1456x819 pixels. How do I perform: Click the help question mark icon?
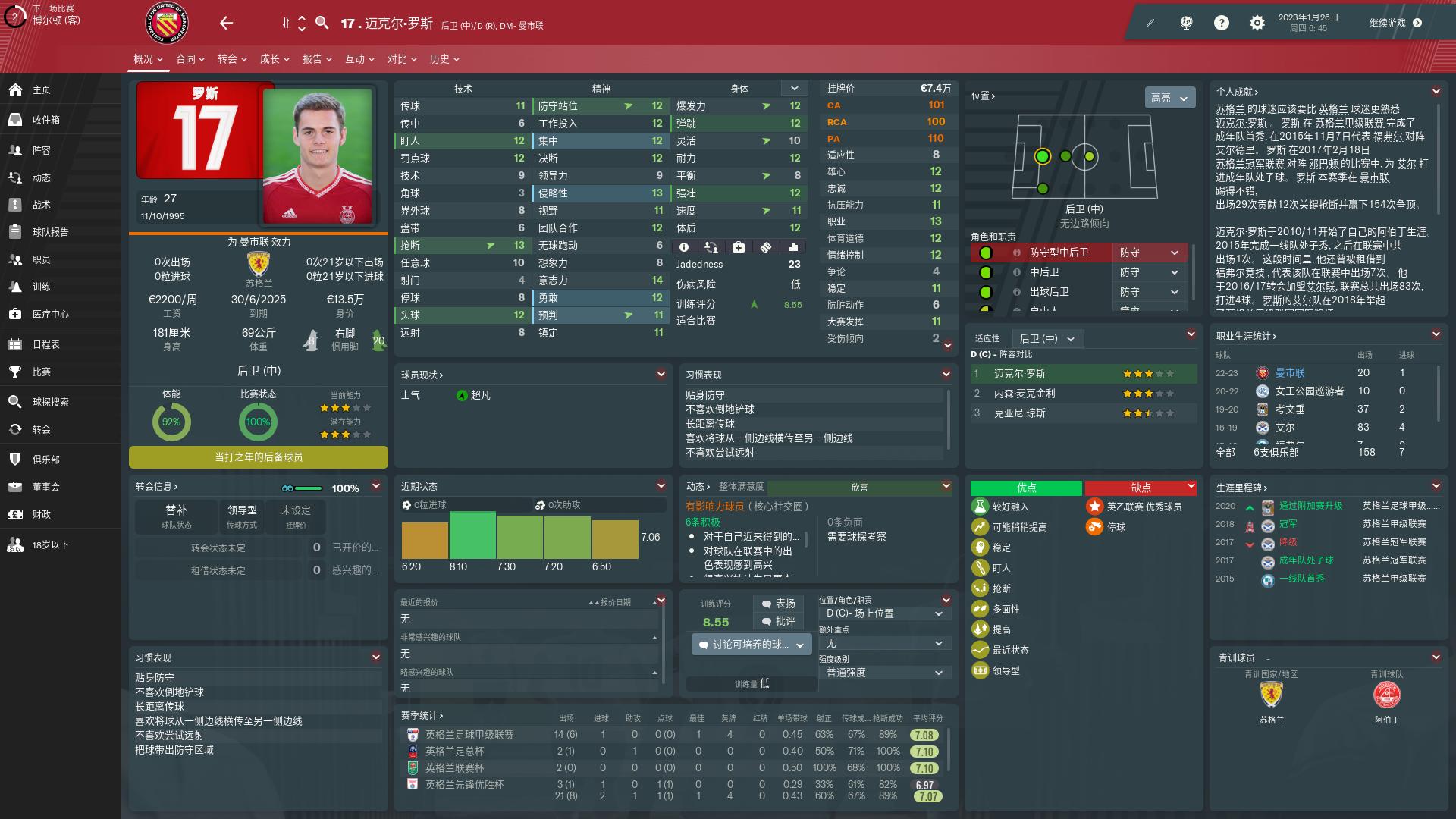[1221, 23]
